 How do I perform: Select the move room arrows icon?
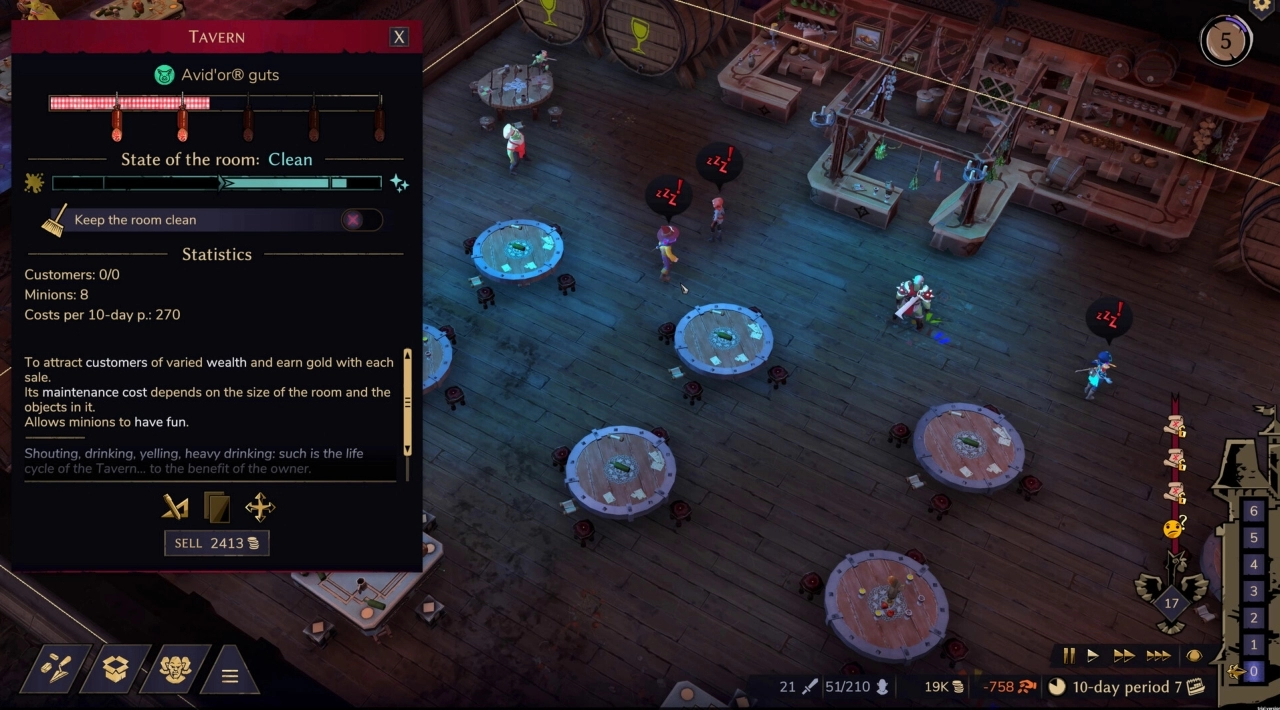pos(260,507)
